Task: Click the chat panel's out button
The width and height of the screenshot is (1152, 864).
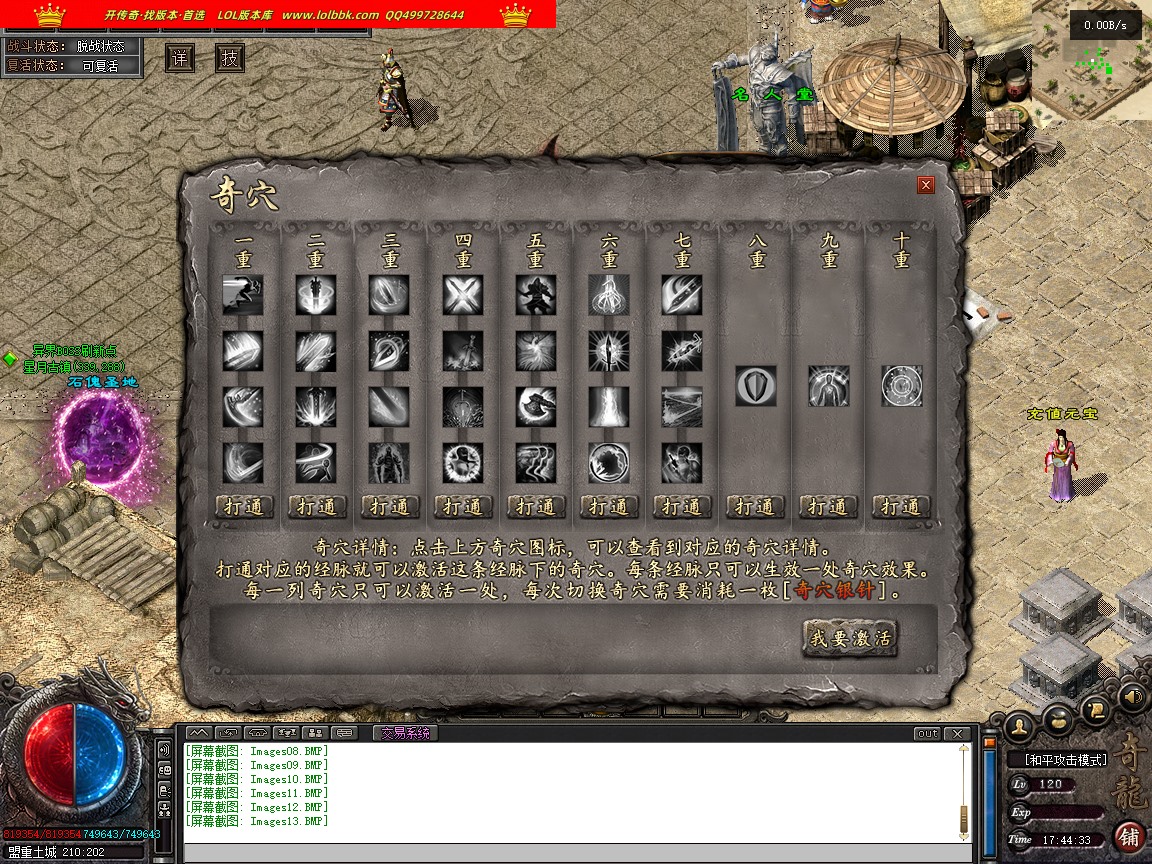Action: [928, 734]
